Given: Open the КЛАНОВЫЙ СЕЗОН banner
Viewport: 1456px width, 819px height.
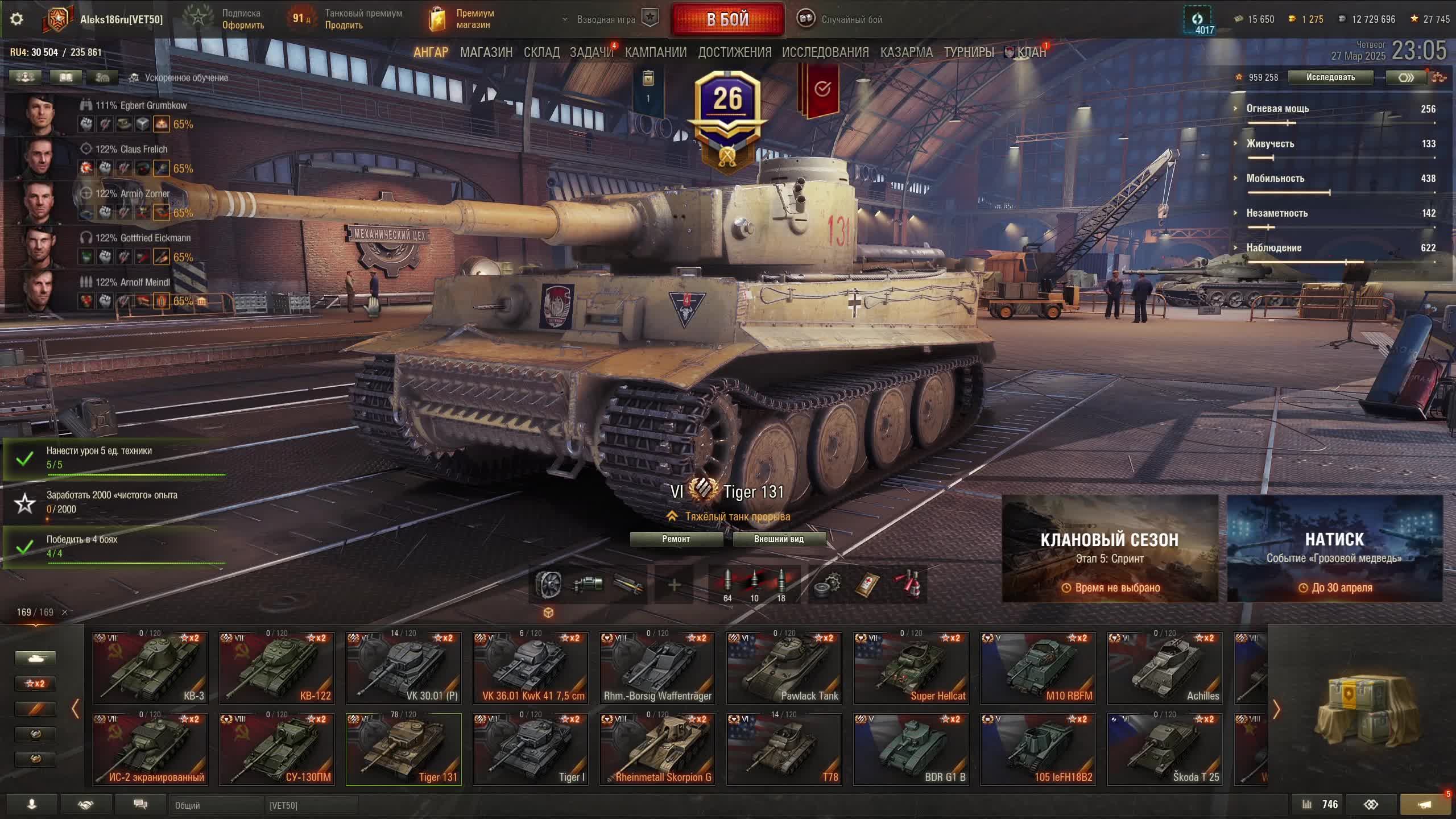Looking at the screenshot, I should 1110,548.
